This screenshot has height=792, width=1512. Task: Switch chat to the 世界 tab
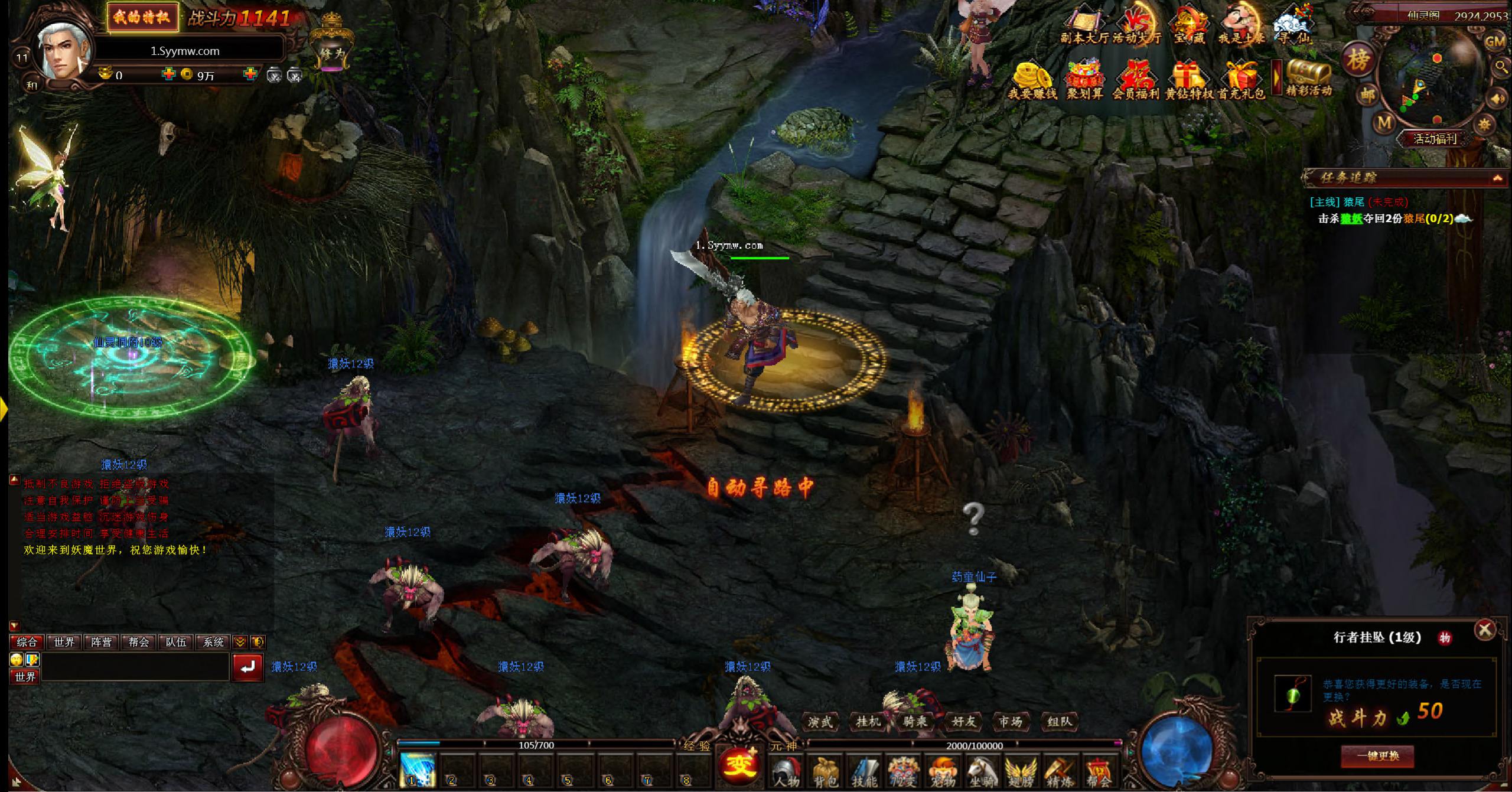click(x=64, y=642)
